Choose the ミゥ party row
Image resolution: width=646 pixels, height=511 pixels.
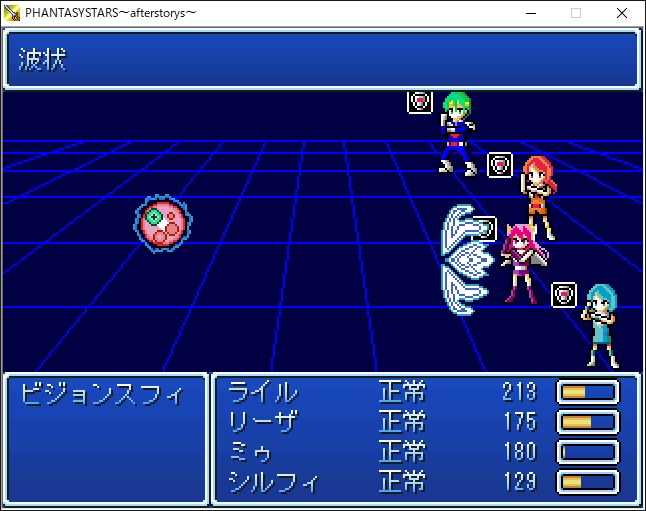[x=251, y=452]
